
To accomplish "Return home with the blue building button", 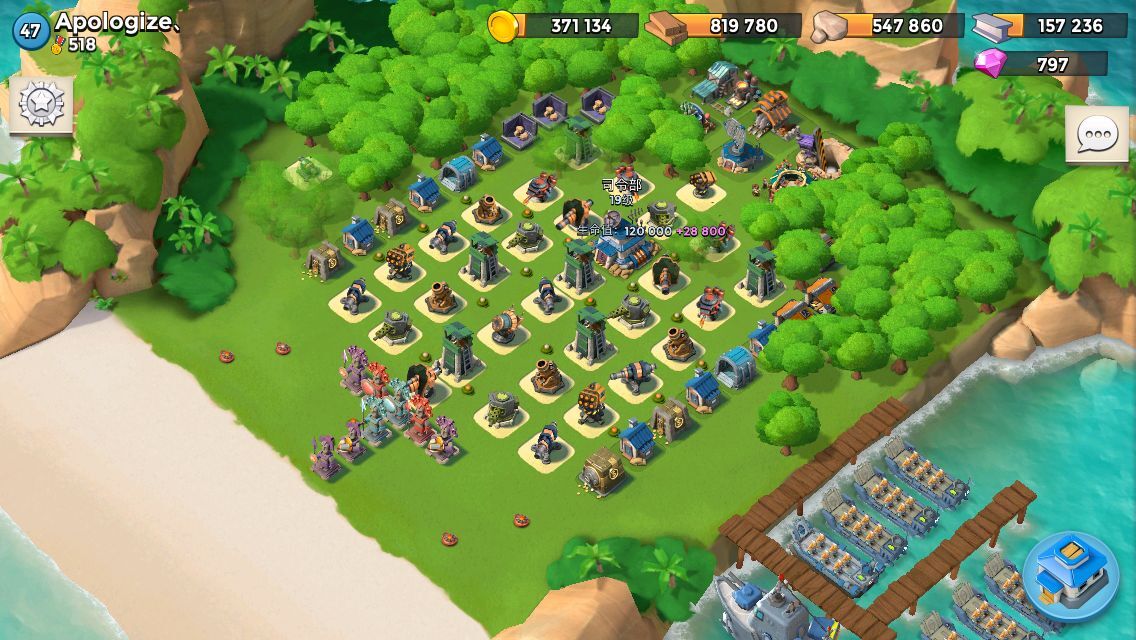I will coord(1070,577).
